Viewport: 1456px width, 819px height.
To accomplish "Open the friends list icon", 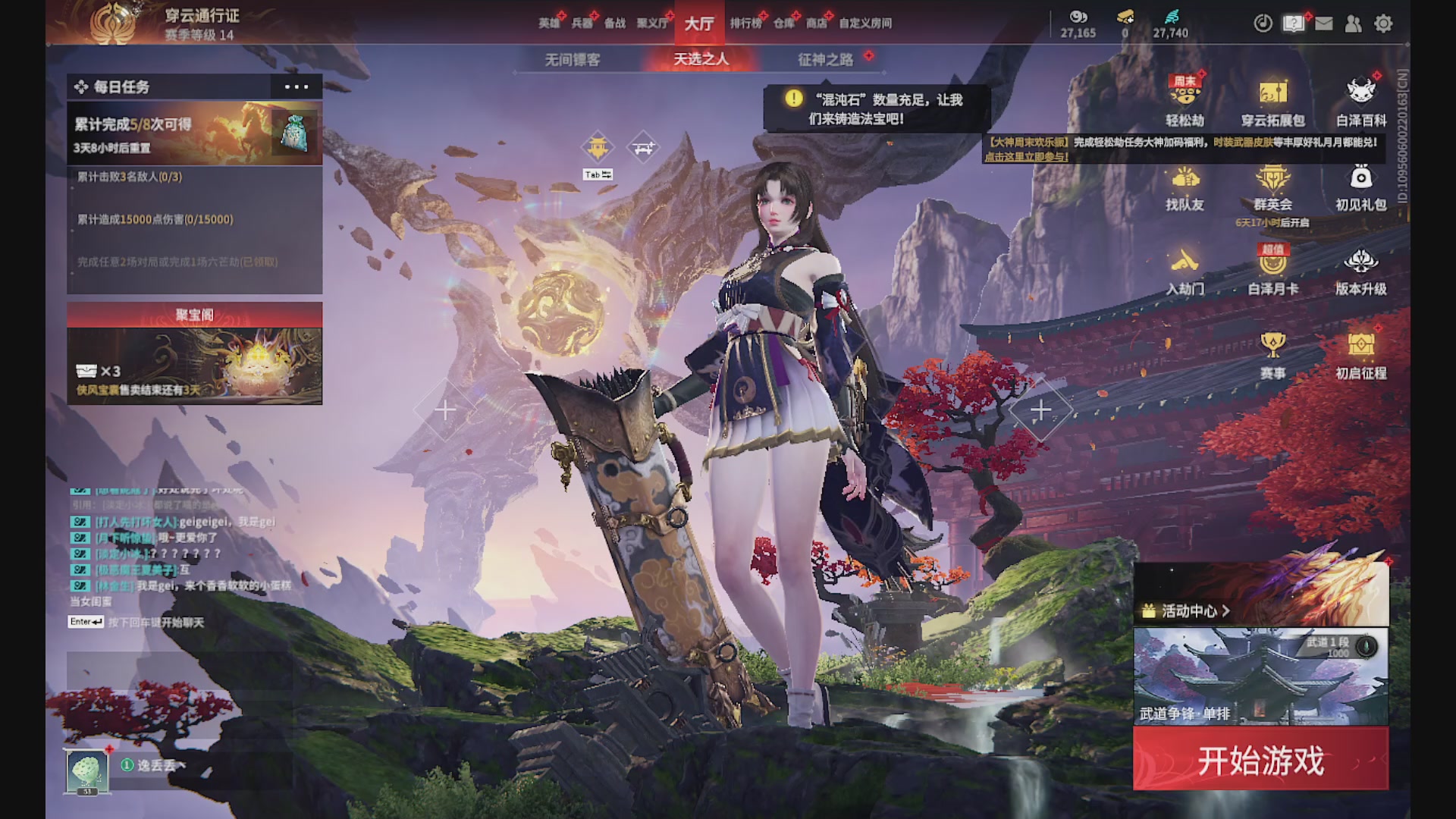I will point(1354,24).
